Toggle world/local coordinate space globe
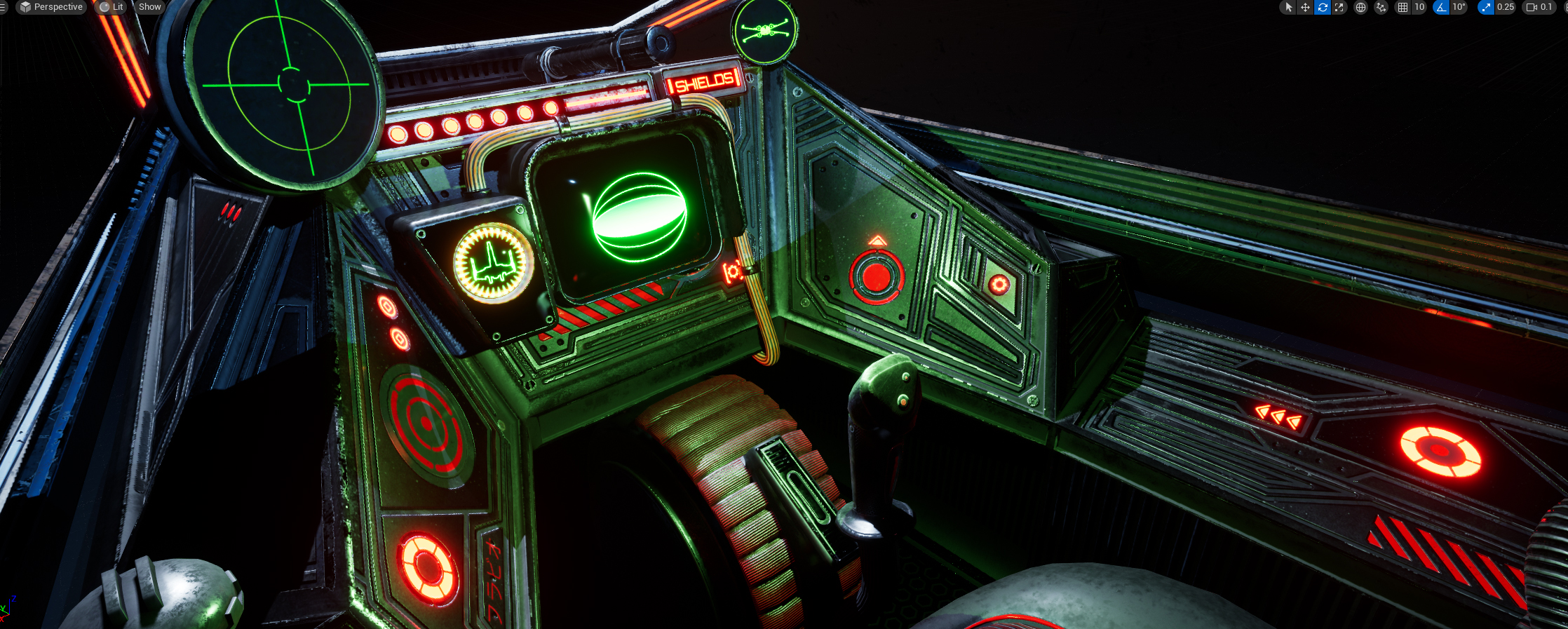 pyautogui.click(x=1360, y=7)
